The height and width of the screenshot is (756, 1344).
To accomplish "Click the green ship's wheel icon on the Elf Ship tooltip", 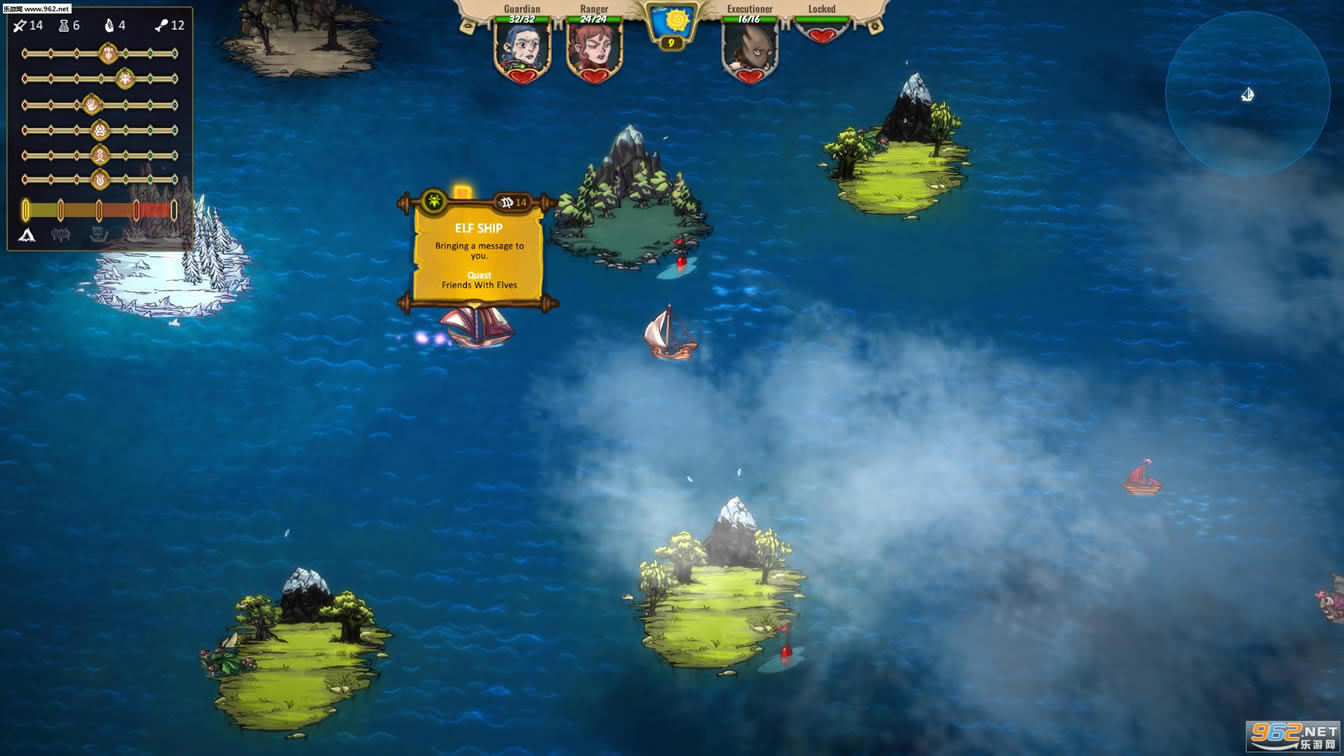I will click(434, 202).
